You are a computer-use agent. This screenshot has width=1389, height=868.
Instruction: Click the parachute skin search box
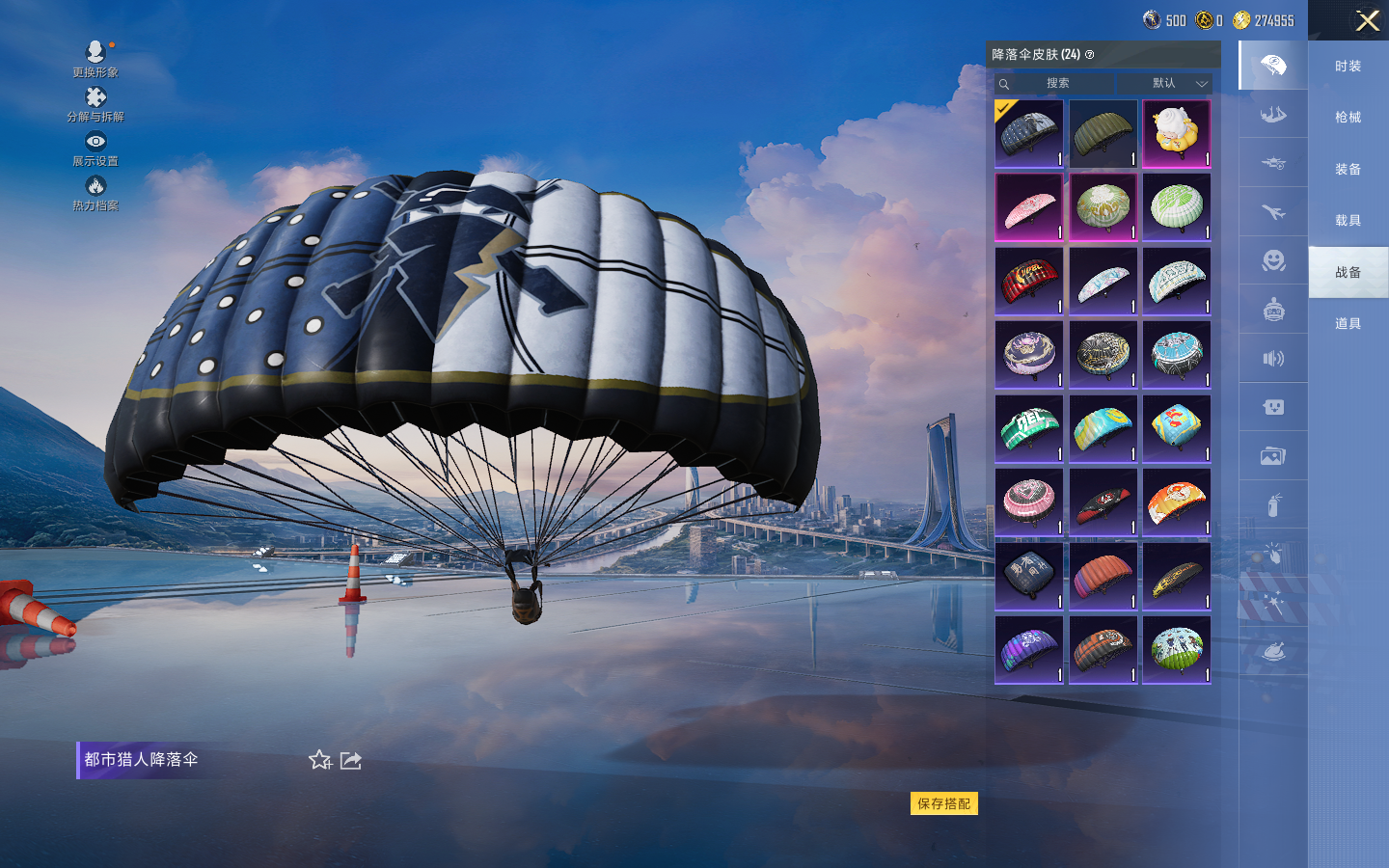click(x=1056, y=84)
